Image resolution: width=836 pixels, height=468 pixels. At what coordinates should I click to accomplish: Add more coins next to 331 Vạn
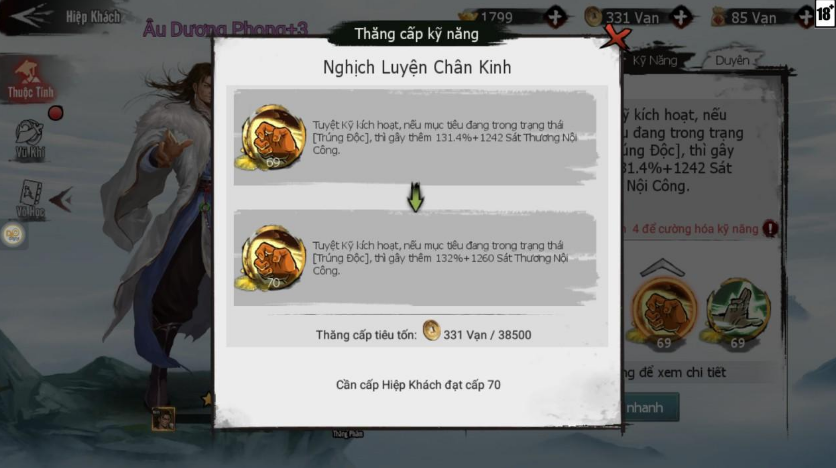[x=681, y=17]
